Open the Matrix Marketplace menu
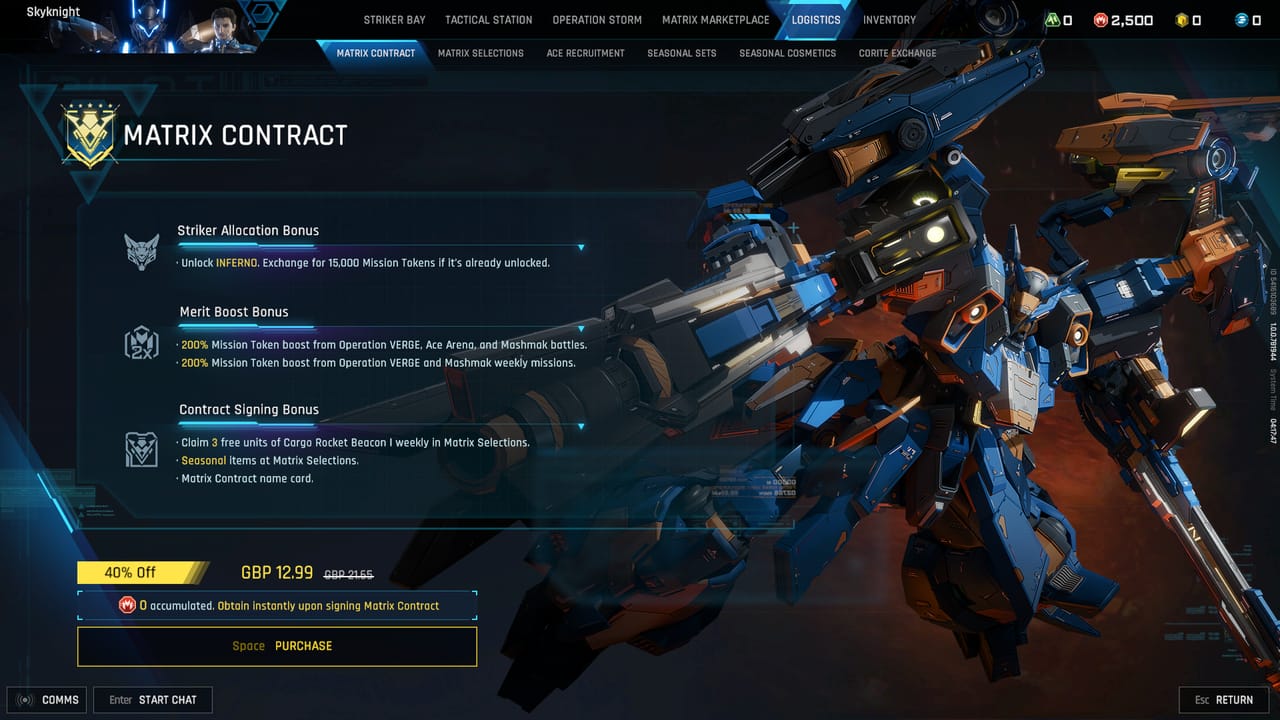Viewport: 1280px width, 720px height. (x=715, y=19)
